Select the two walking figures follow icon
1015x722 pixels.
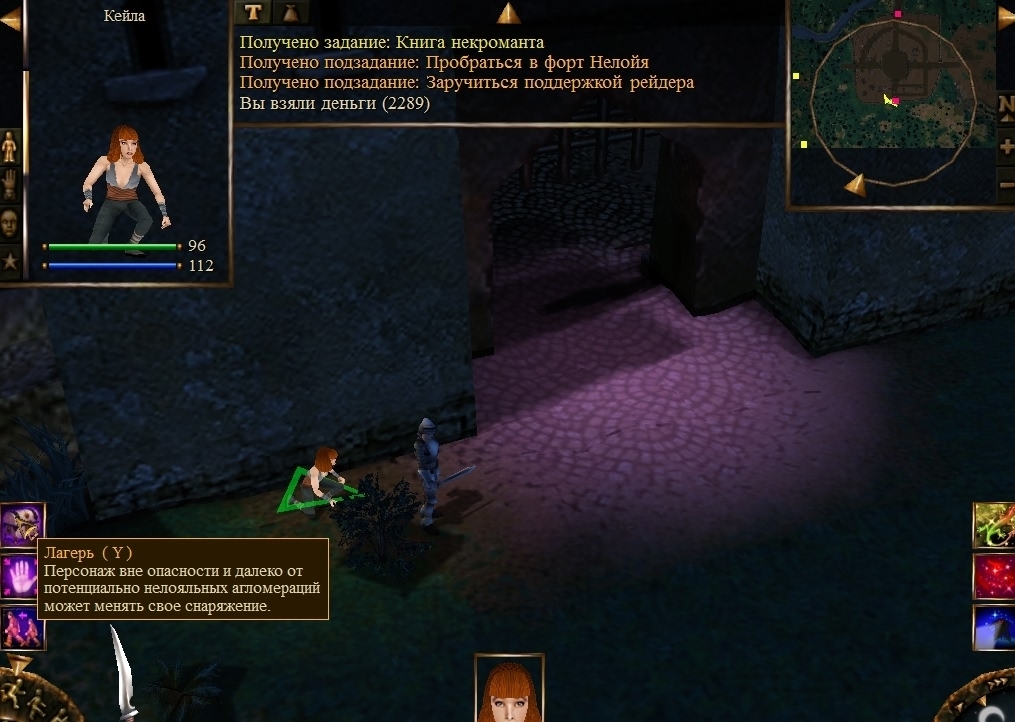pos(21,629)
